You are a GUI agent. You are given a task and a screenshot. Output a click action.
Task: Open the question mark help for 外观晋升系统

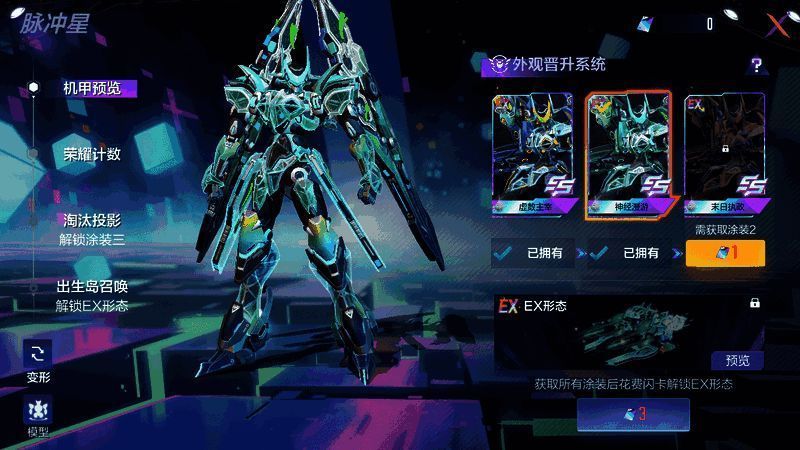pos(757,66)
